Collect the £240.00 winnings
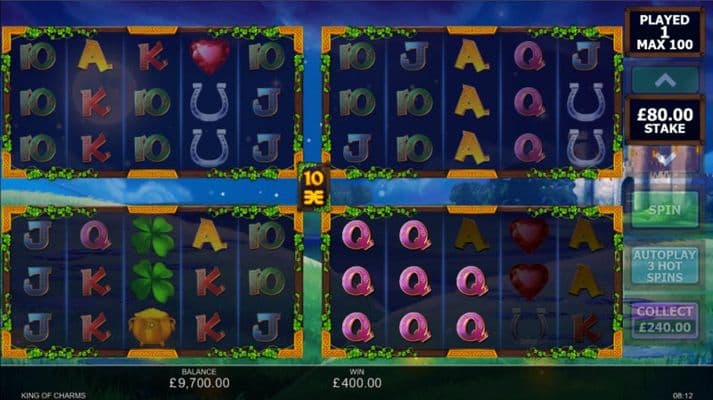 (x=664, y=320)
